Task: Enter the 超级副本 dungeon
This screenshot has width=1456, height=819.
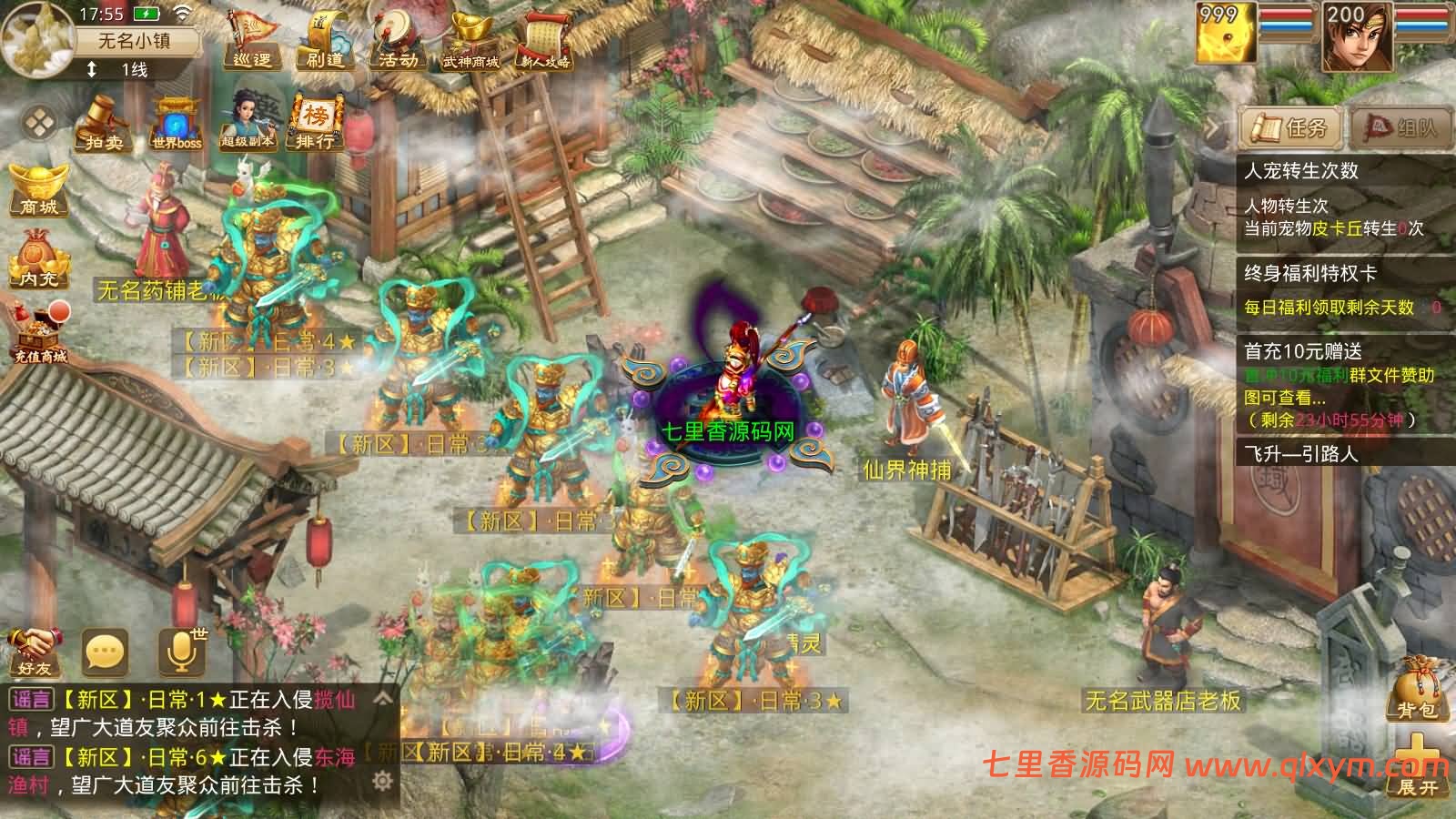Action: 246,123
